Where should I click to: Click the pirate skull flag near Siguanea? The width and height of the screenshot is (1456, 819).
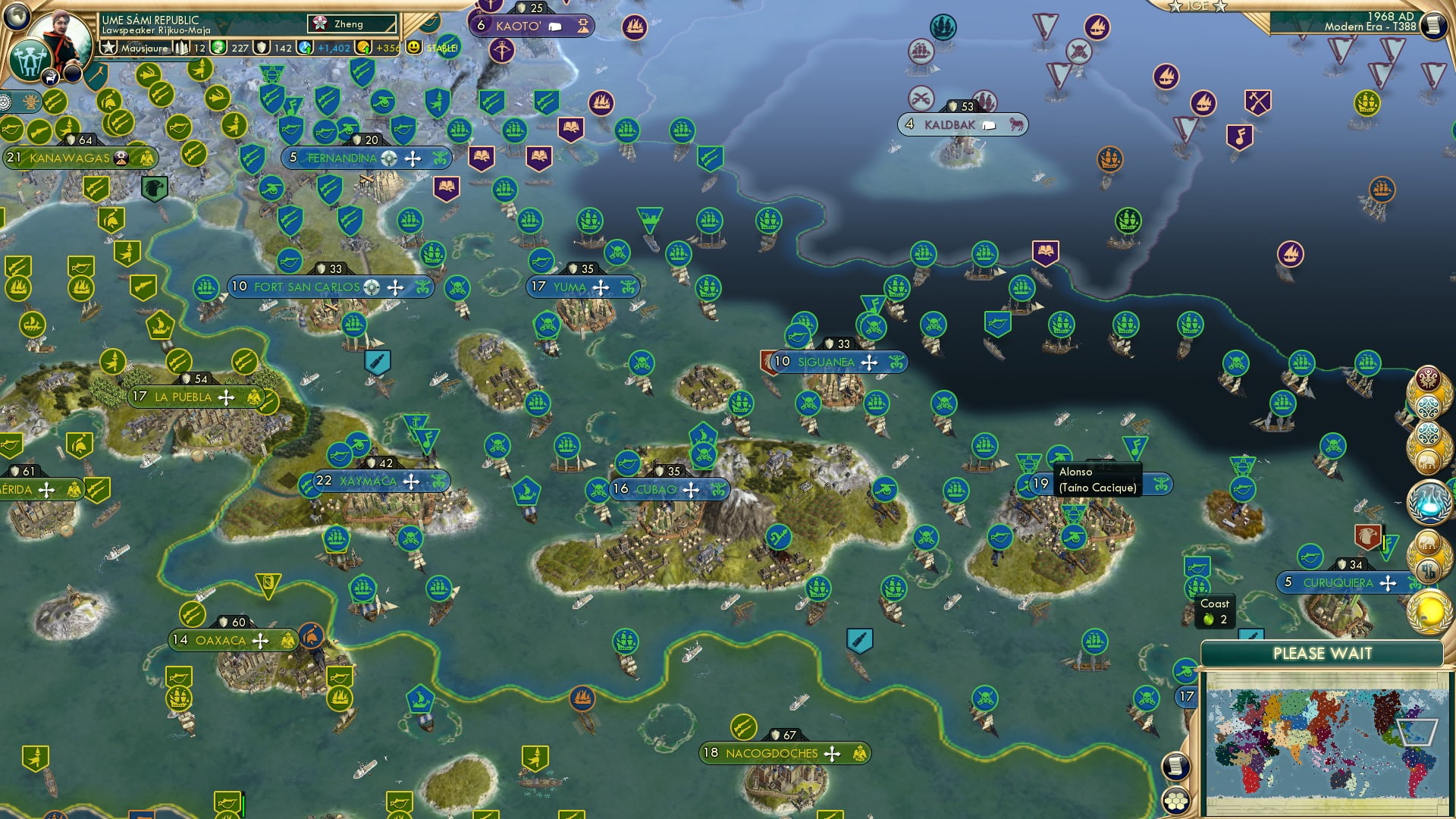tap(873, 326)
